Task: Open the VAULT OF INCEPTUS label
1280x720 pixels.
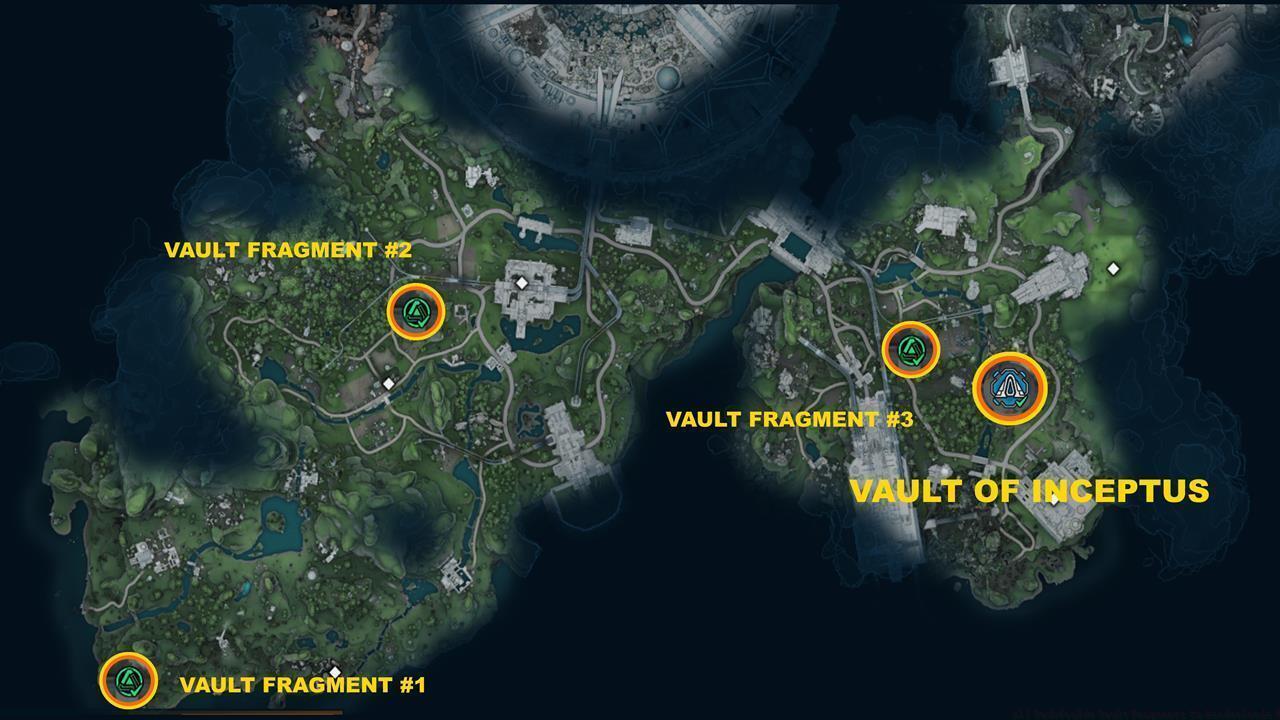Action: point(1031,491)
